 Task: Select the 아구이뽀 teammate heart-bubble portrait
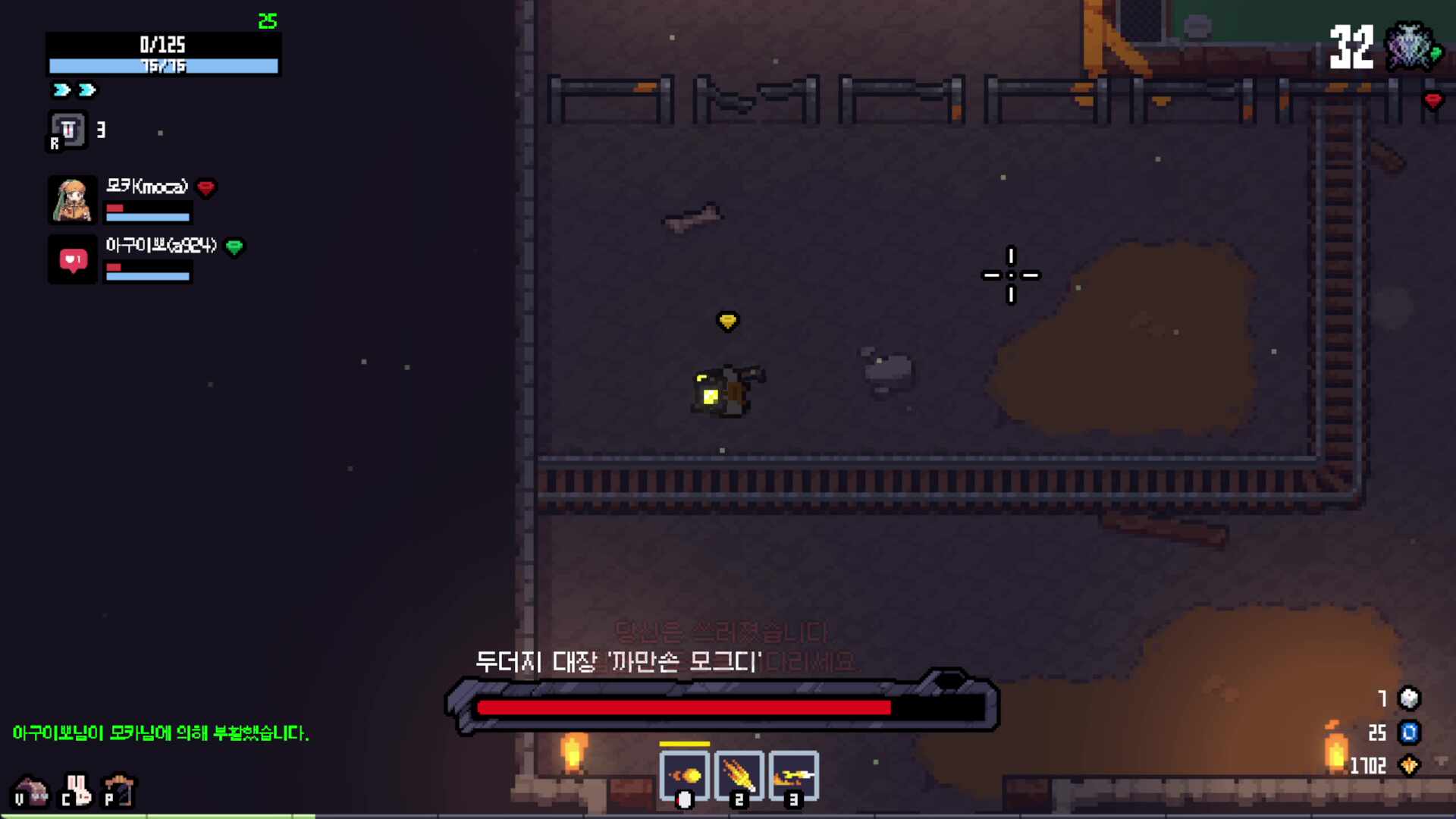73,260
